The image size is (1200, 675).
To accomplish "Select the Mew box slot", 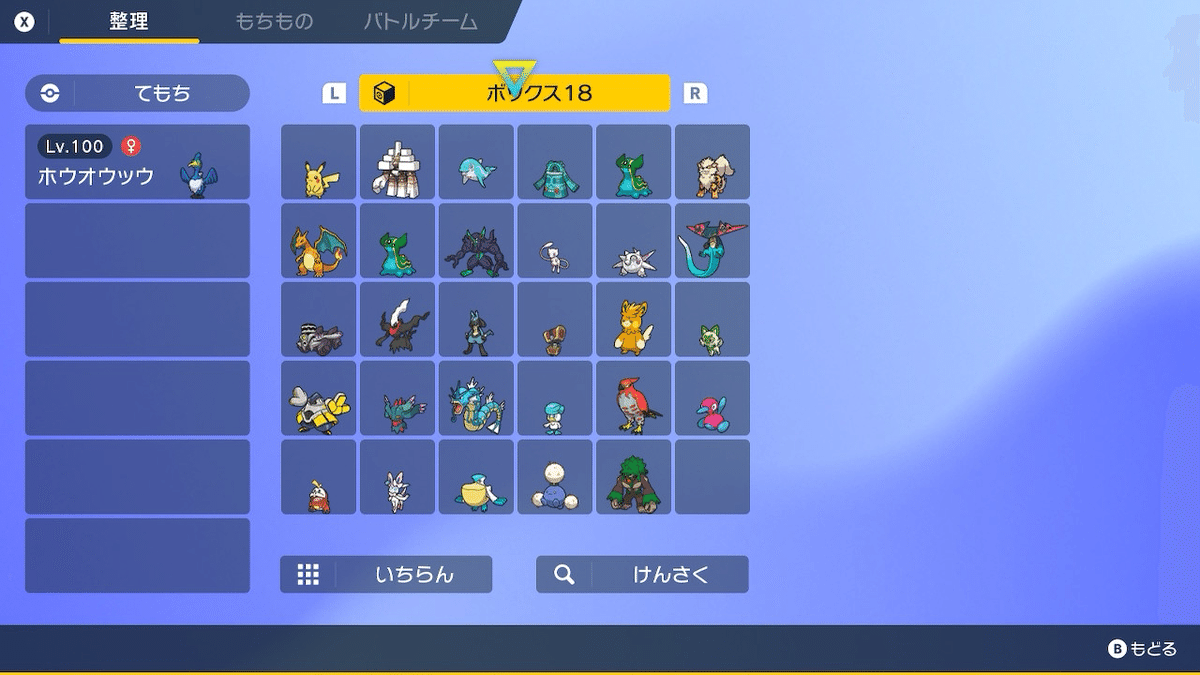I will (555, 241).
